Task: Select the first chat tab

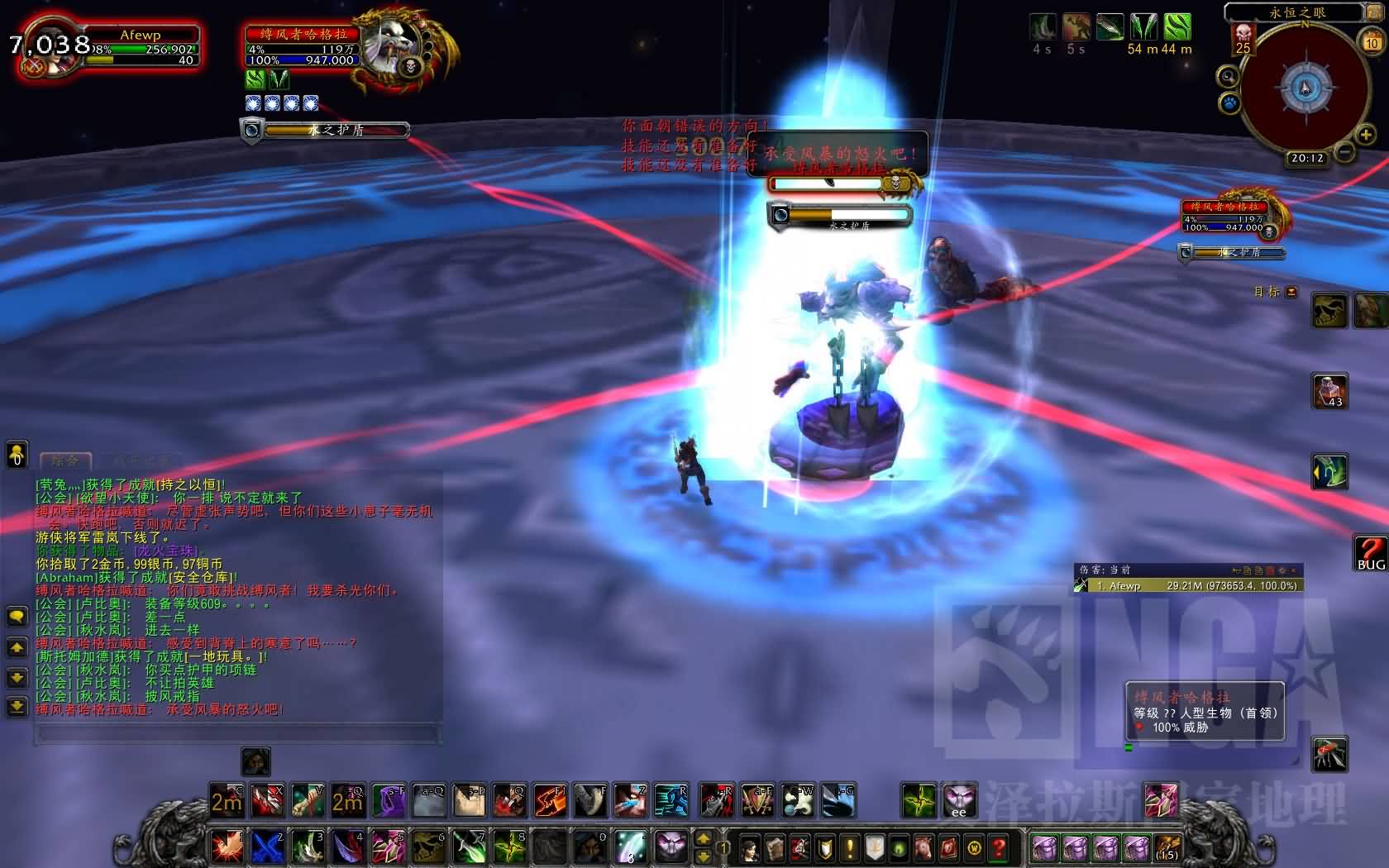Action: (65, 460)
